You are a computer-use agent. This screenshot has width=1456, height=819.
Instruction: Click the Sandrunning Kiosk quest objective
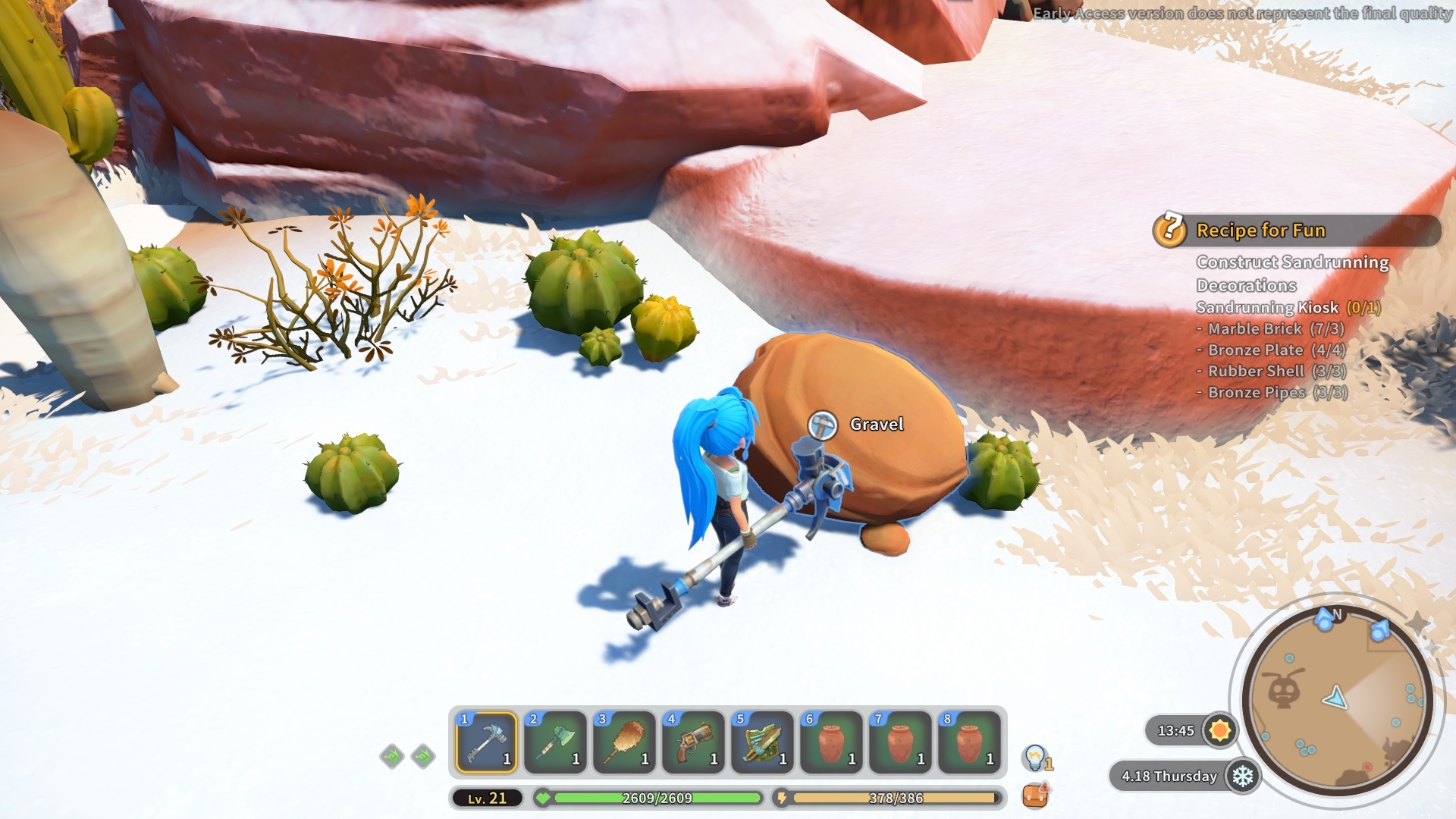pos(1266,308)
